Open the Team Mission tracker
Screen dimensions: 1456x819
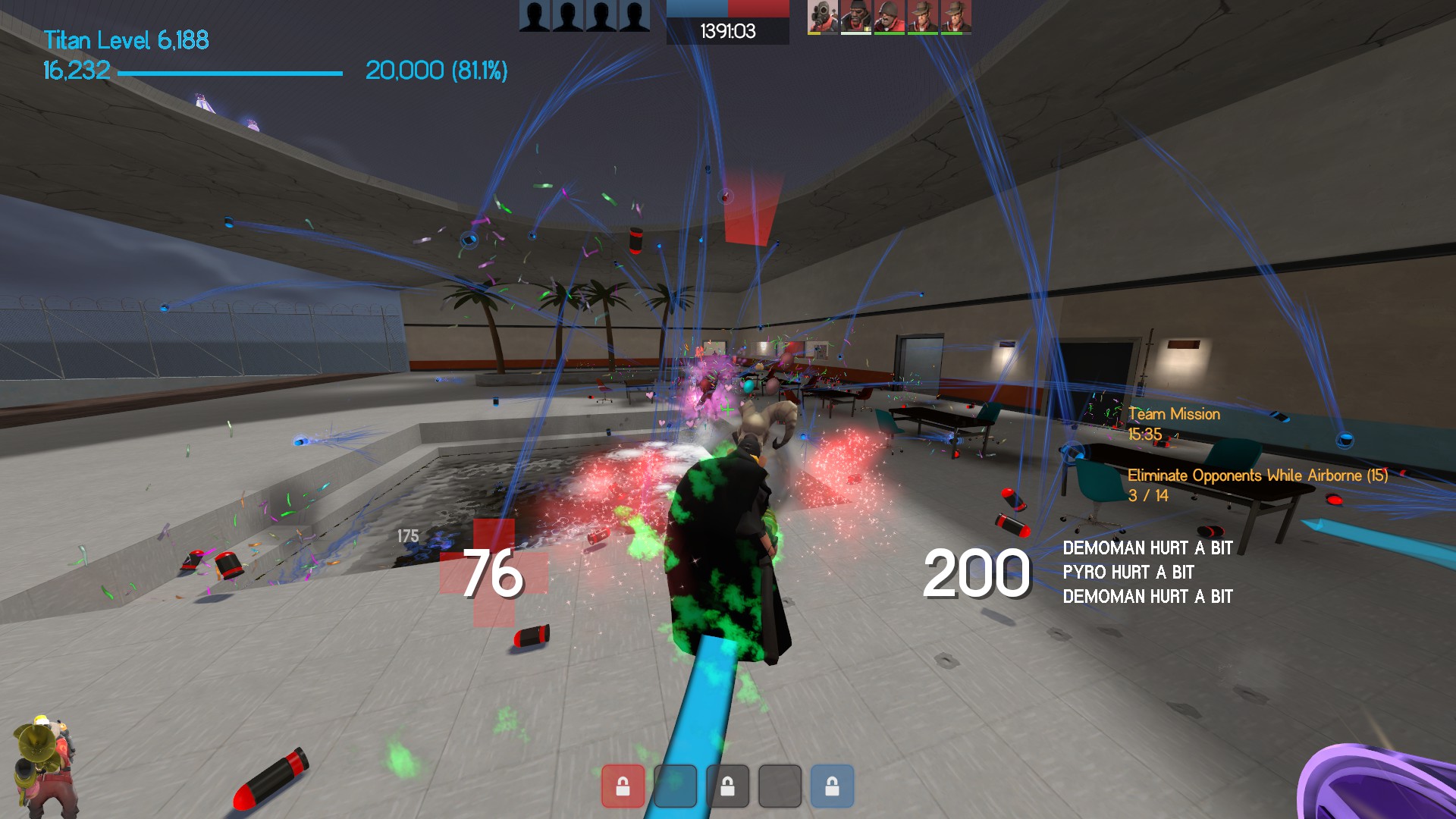1173,414
